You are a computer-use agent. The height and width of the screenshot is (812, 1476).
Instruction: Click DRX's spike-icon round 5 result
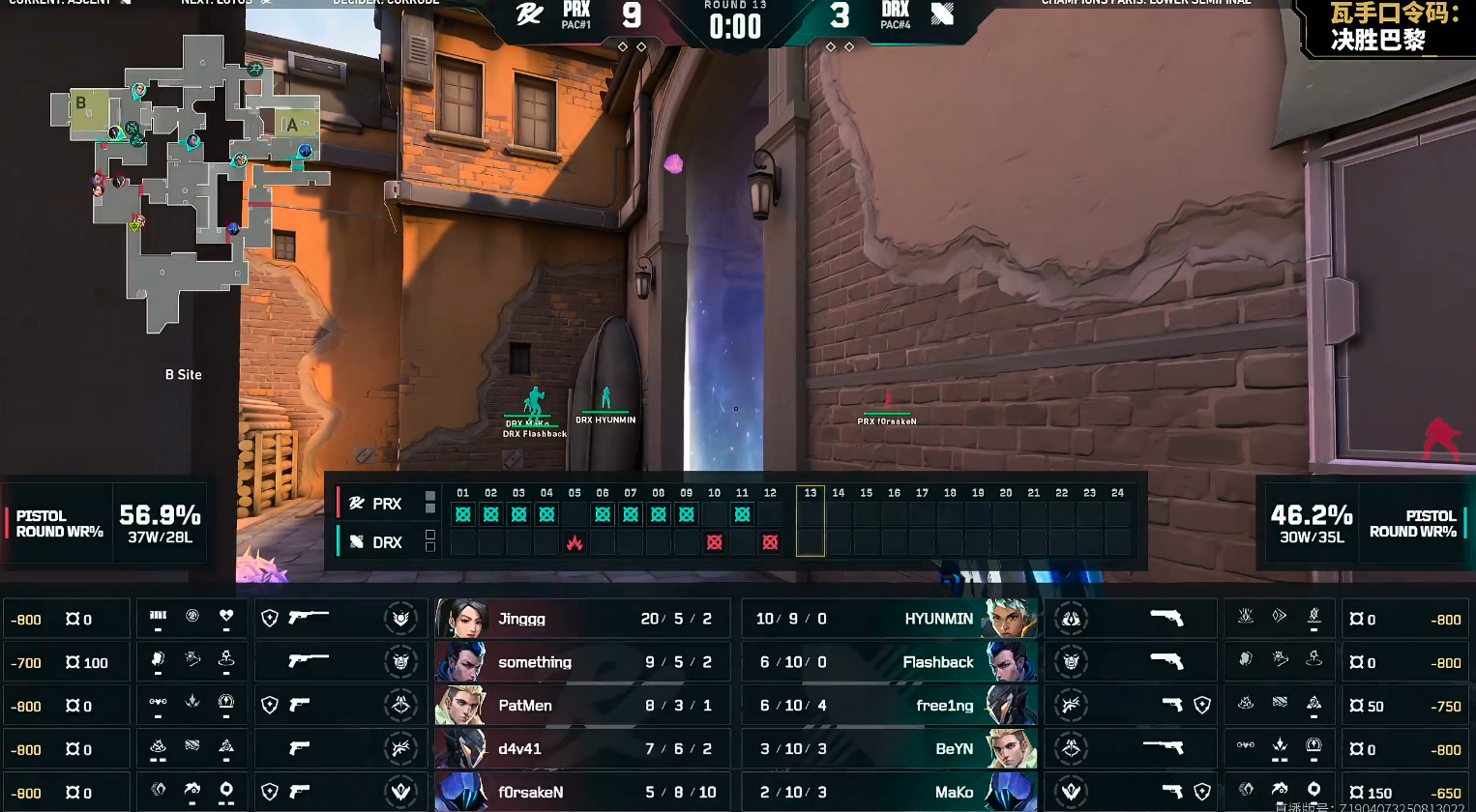(x=575, y=542)
